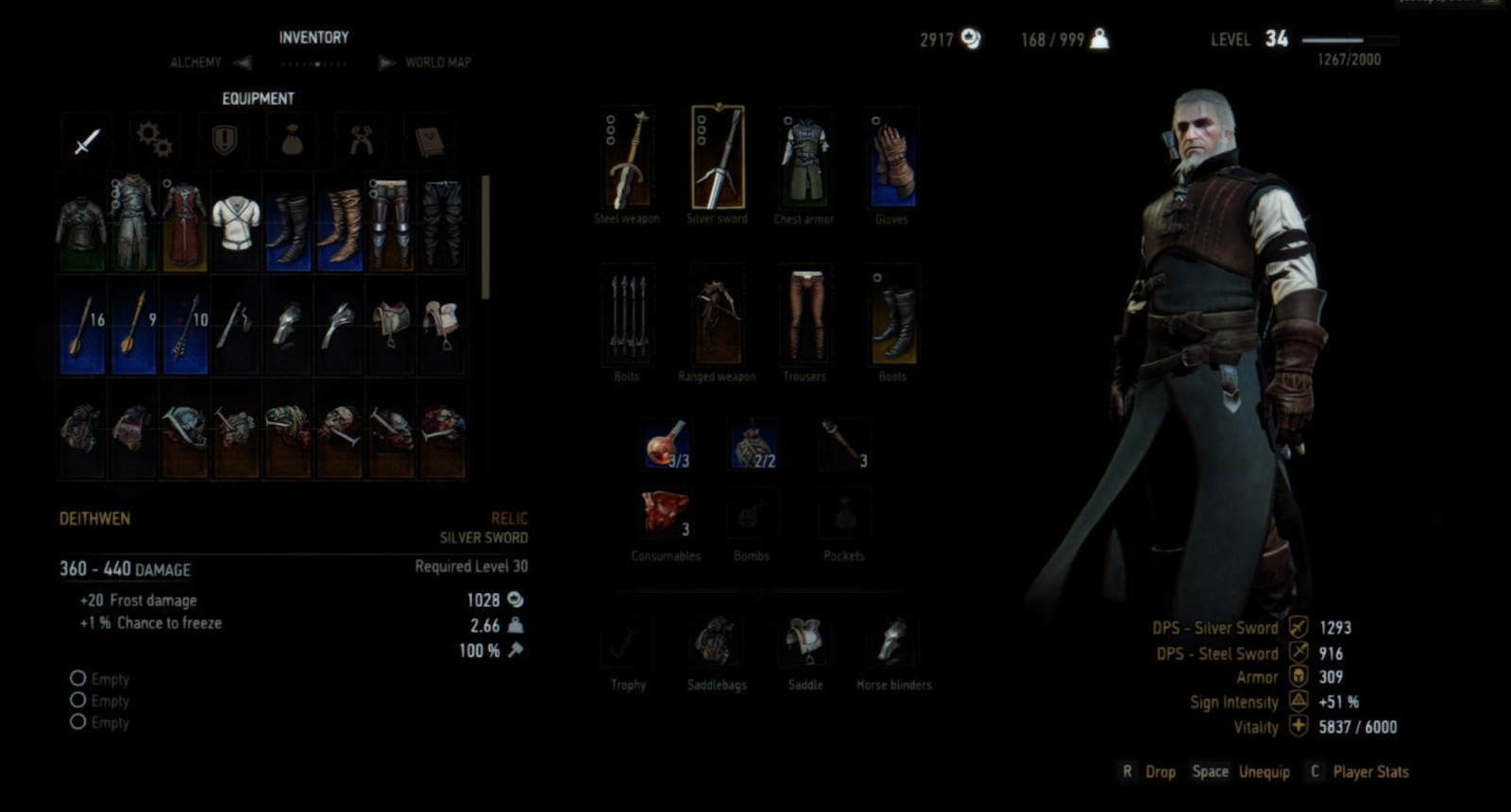Click the Bombs slot

[x=751, y=515]
